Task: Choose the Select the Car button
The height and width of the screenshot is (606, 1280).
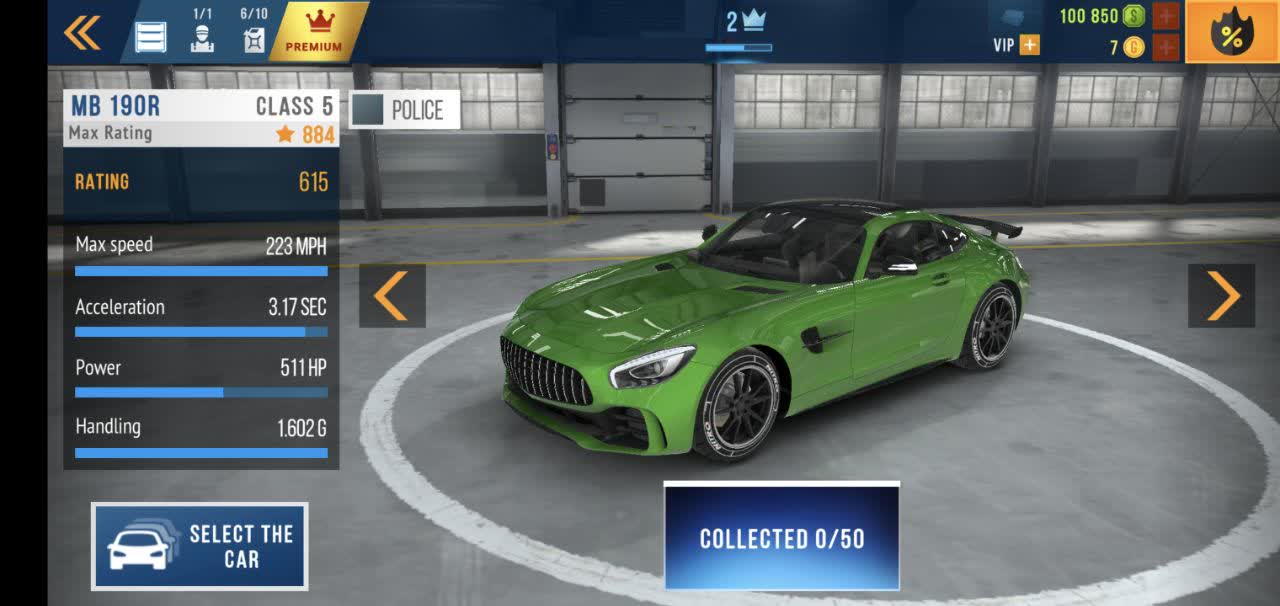Action: coord(200,546)
